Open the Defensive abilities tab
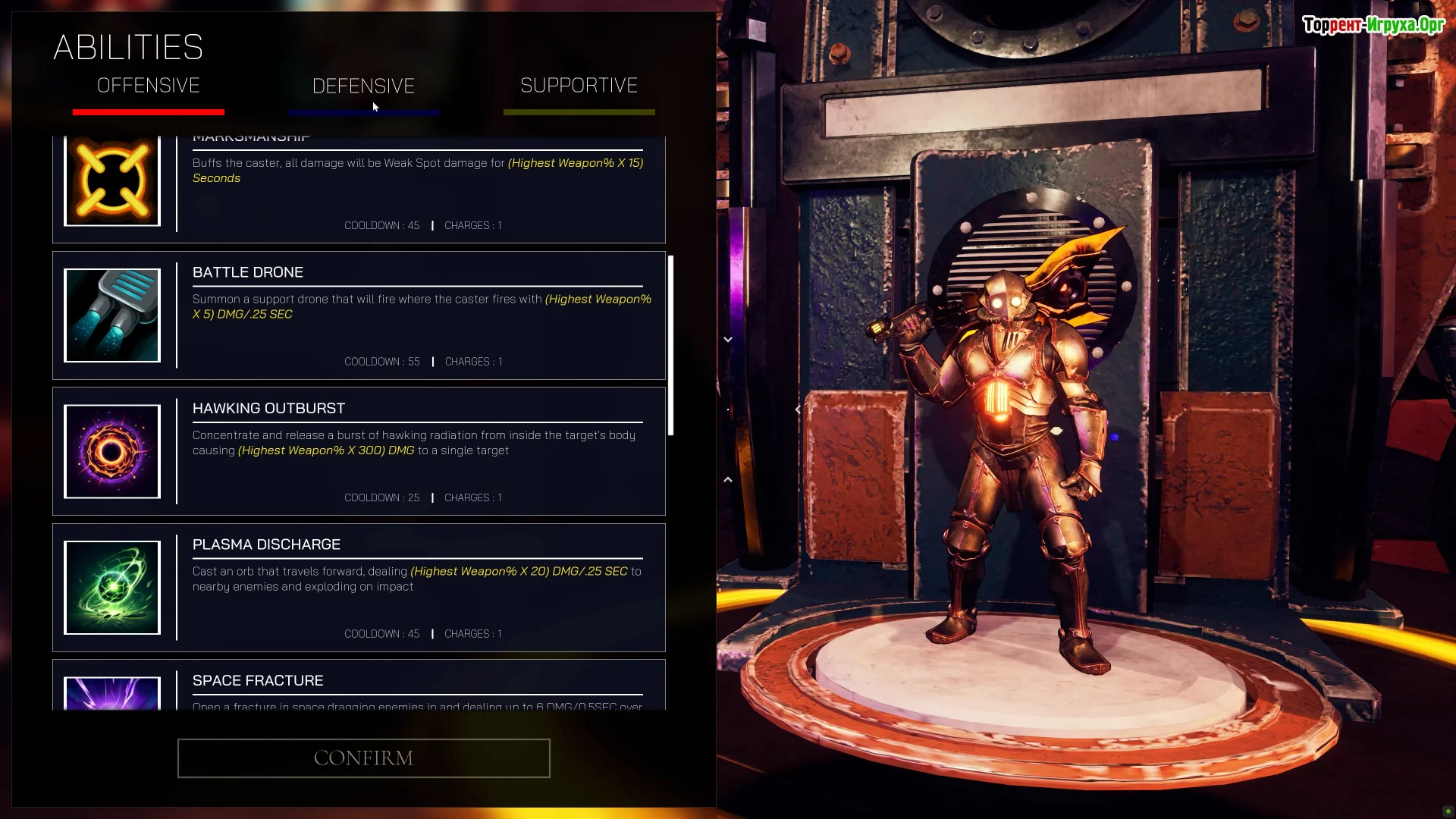Image resolution: width=1456 pixels, height=819 pixels. (363, 86)
